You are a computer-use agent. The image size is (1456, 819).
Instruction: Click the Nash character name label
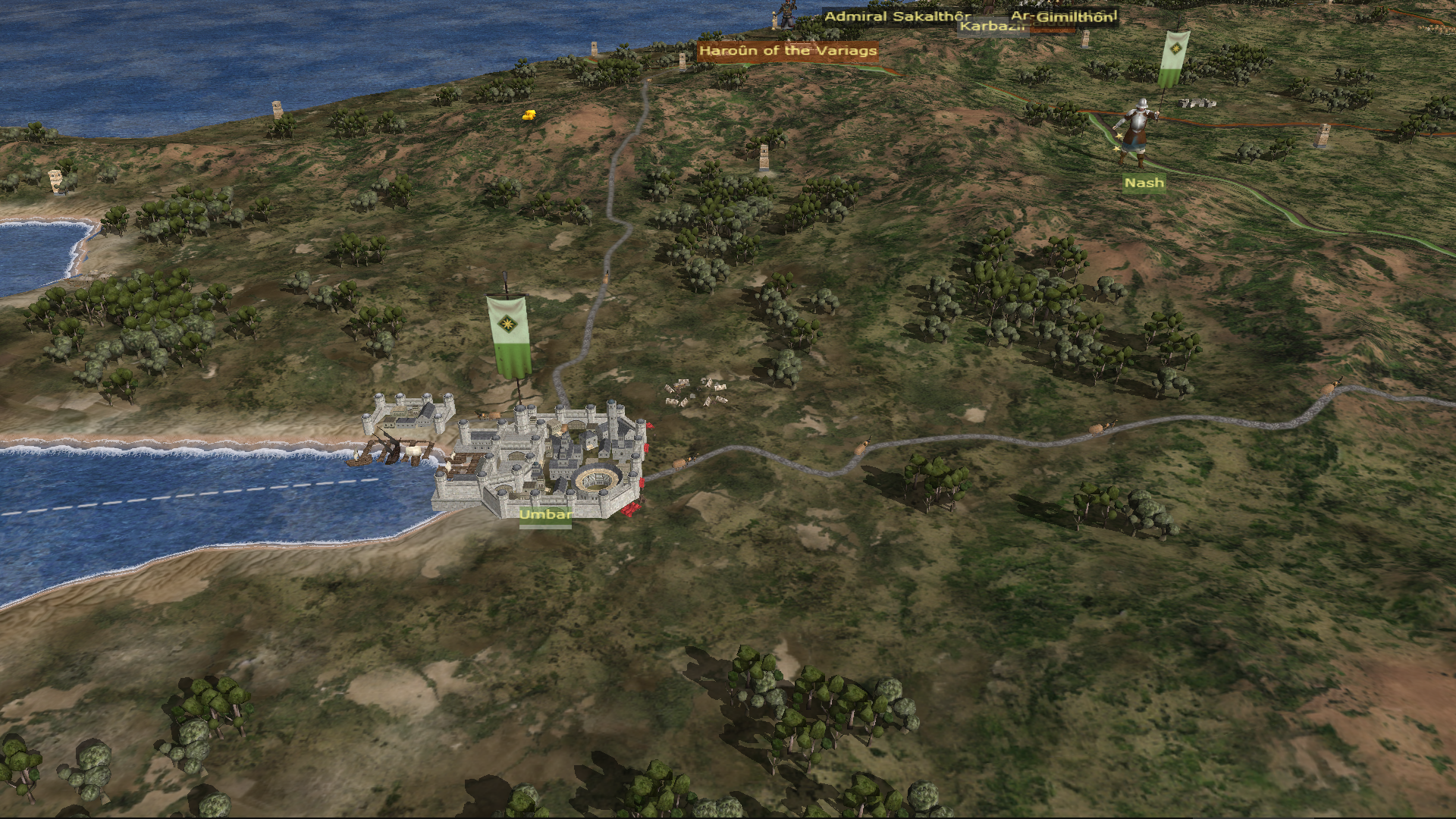coord(1144,183)
